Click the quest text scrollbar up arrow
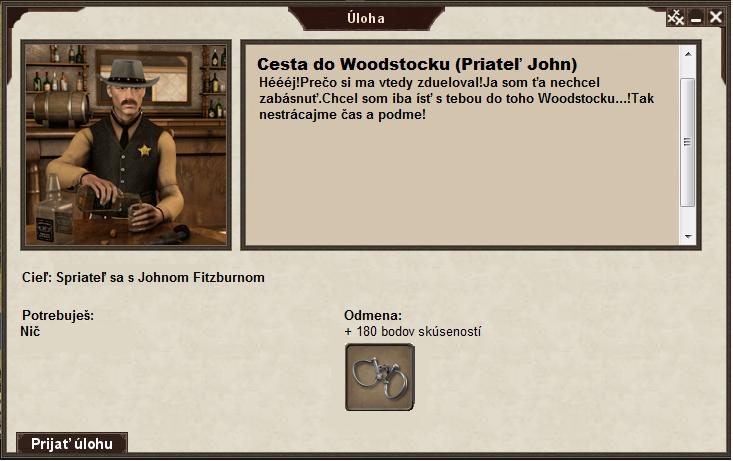Image resolution: width=733 pixels, height=461 pixels. 687,53
